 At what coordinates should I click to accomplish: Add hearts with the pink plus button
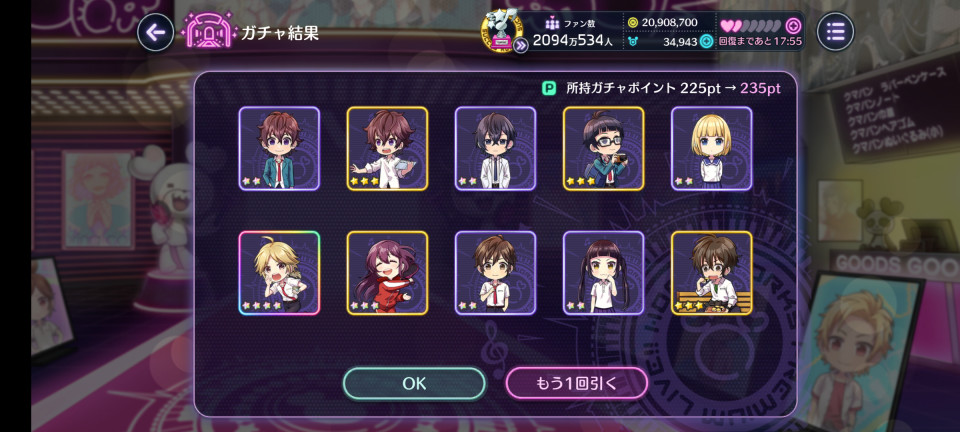(793, 25)
